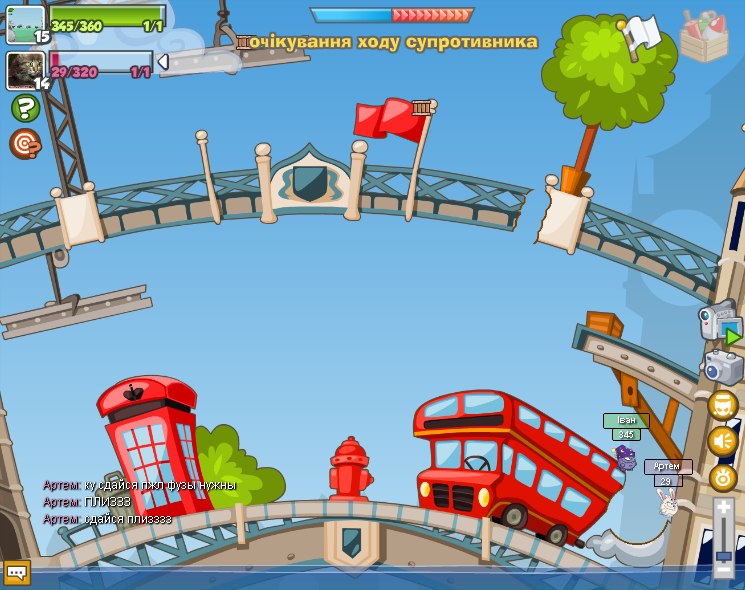Zoom out with the minus button

click(723, 570)
